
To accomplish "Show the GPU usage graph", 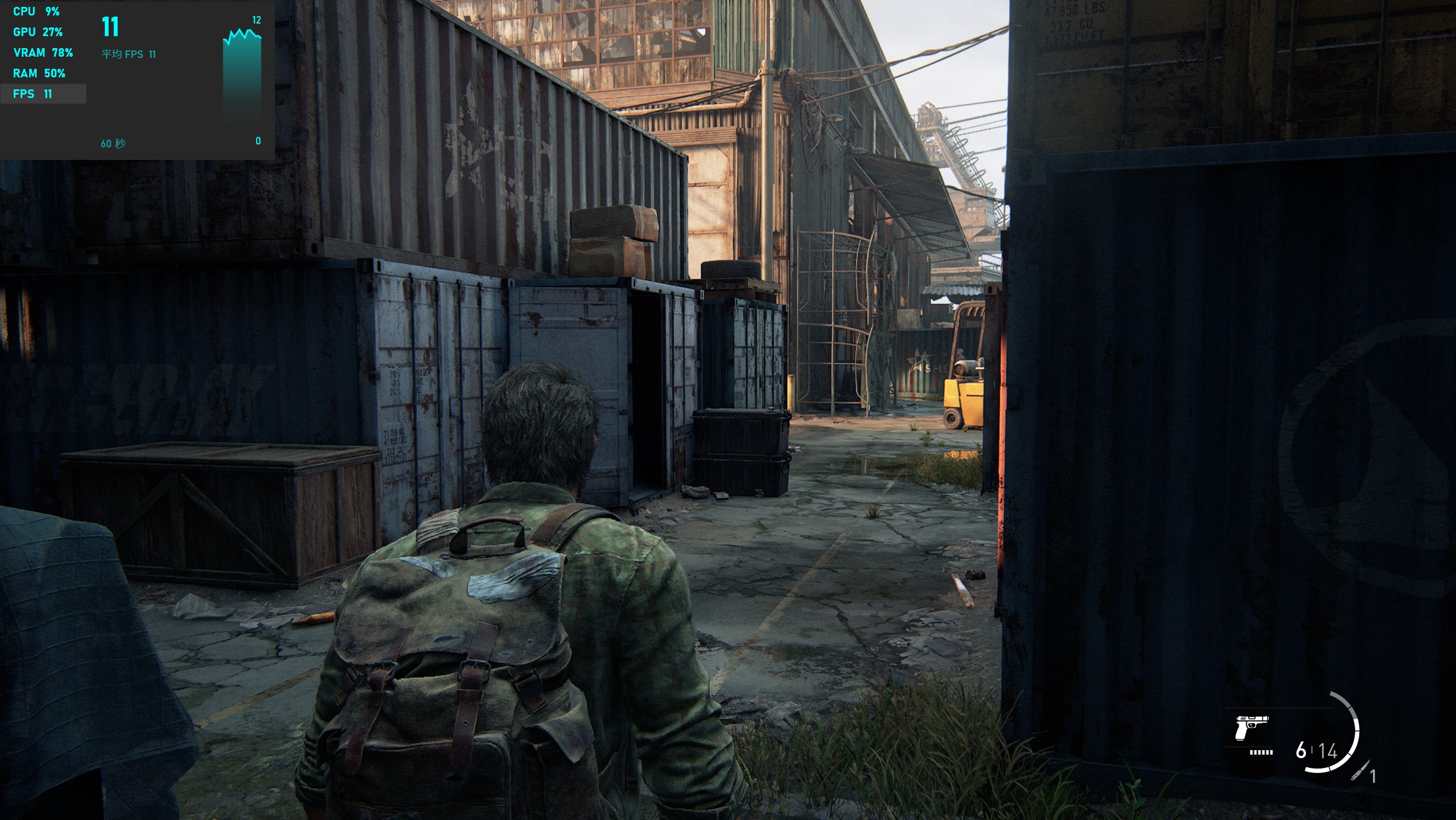I will 38,32.
